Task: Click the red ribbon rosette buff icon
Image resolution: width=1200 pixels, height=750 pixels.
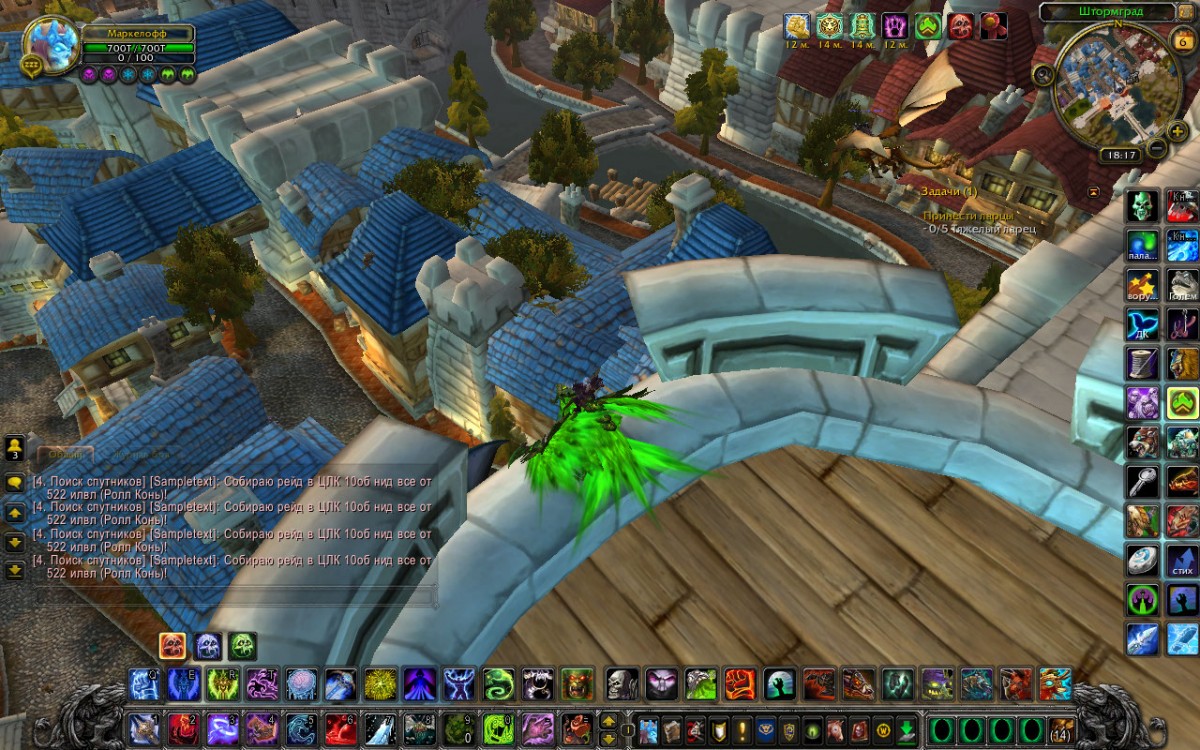Action: (993, 26)
